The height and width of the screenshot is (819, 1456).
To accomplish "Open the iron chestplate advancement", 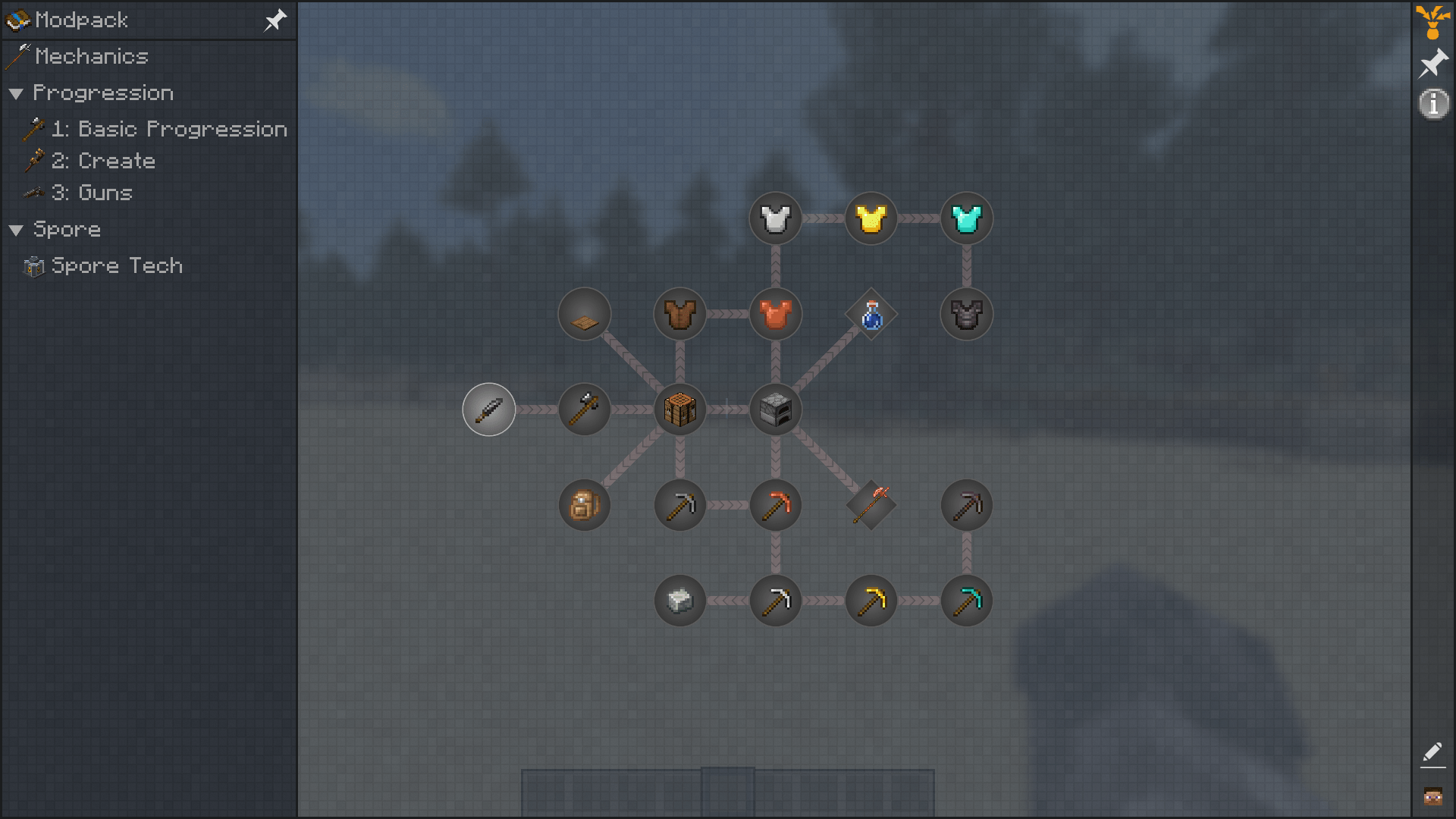I will point(775,218).
